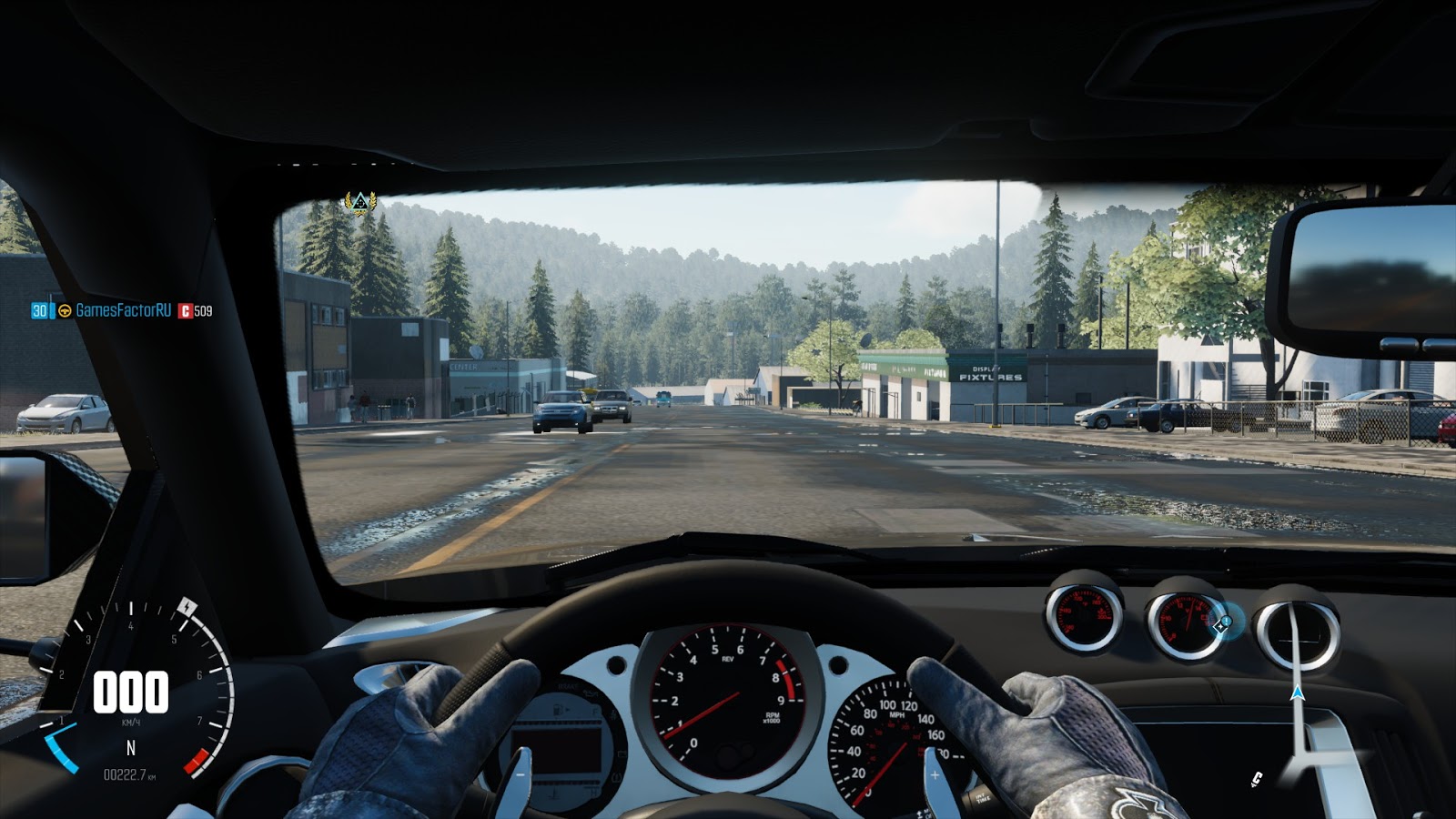Select the GamesFactorRU player name tag
Image resolution: width=1456 pixels, height=819 pixels.
pos(123,310)
